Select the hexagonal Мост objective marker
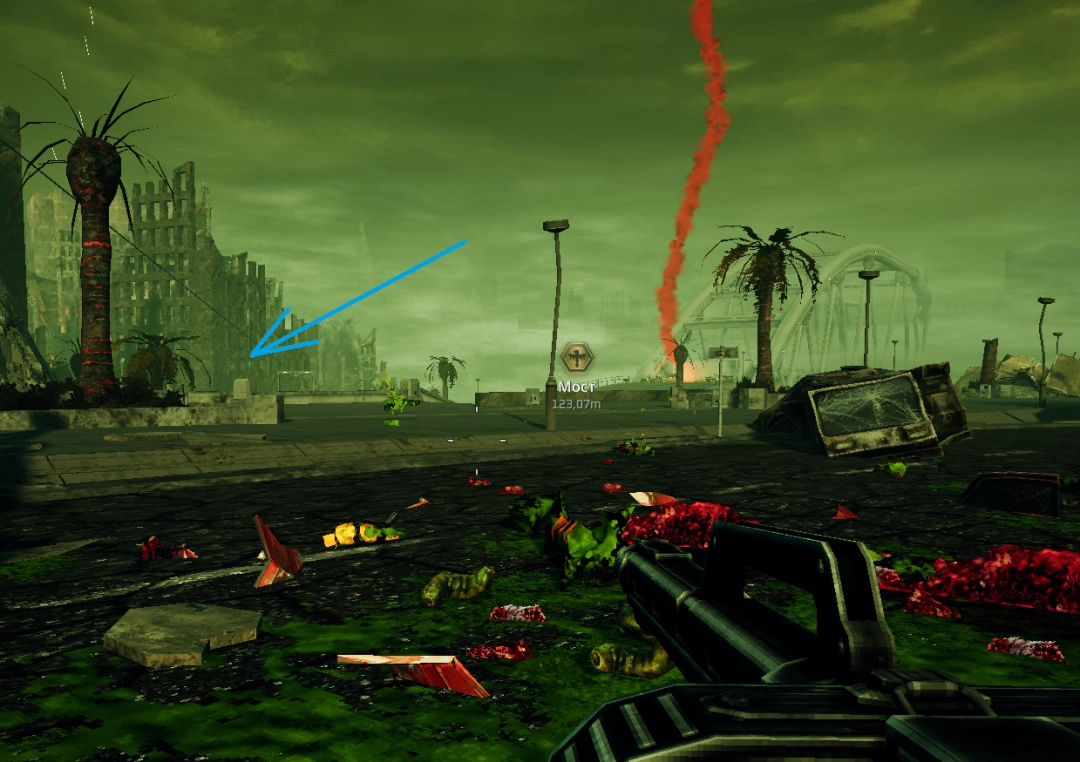Image resolution: width=1080 pixels, height=762 pixels. coord(577,357)
